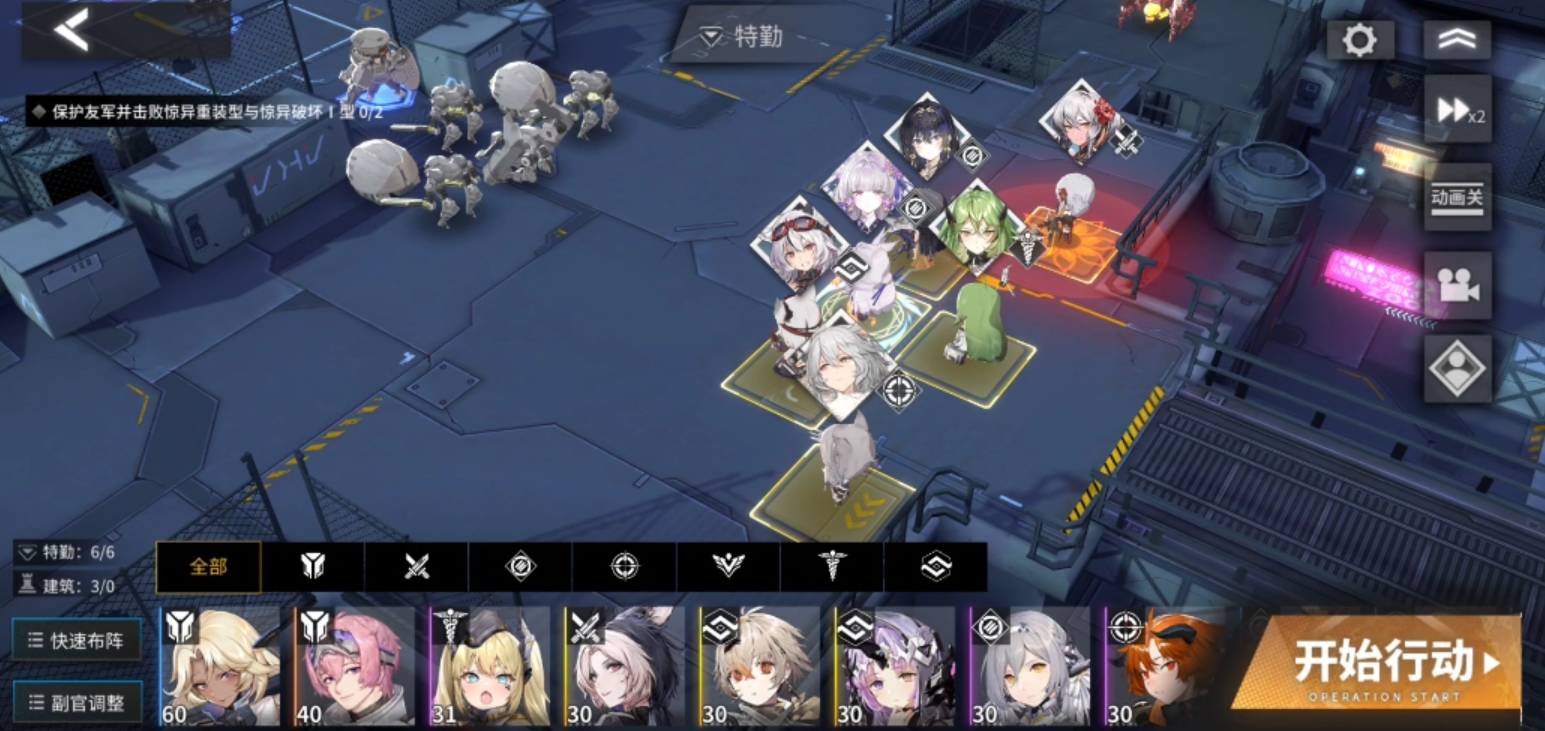Collapse the right-side button panel

[1456, 40]
